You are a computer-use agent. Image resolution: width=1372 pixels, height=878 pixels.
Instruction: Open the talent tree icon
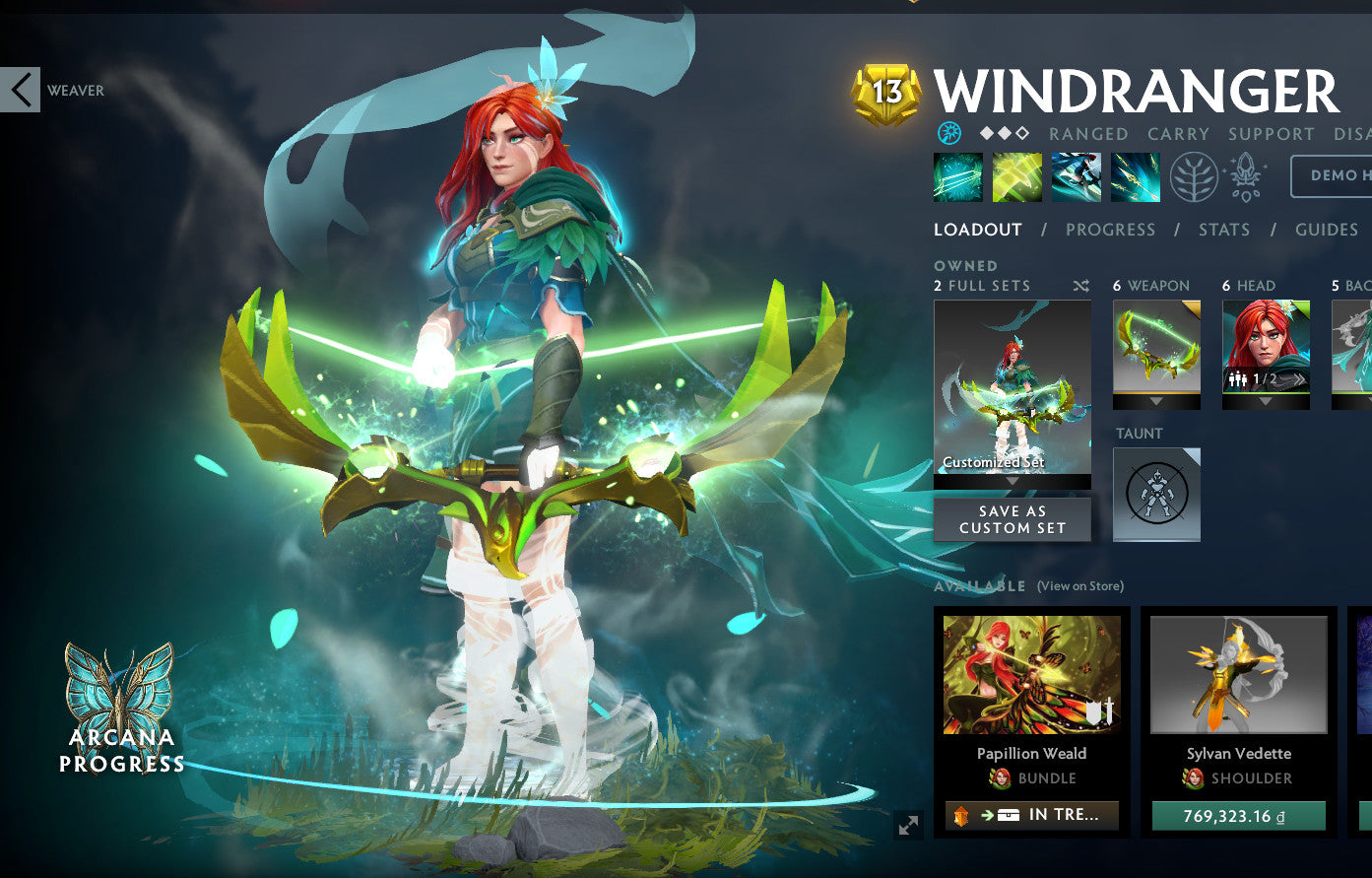tap(1194, 178)
